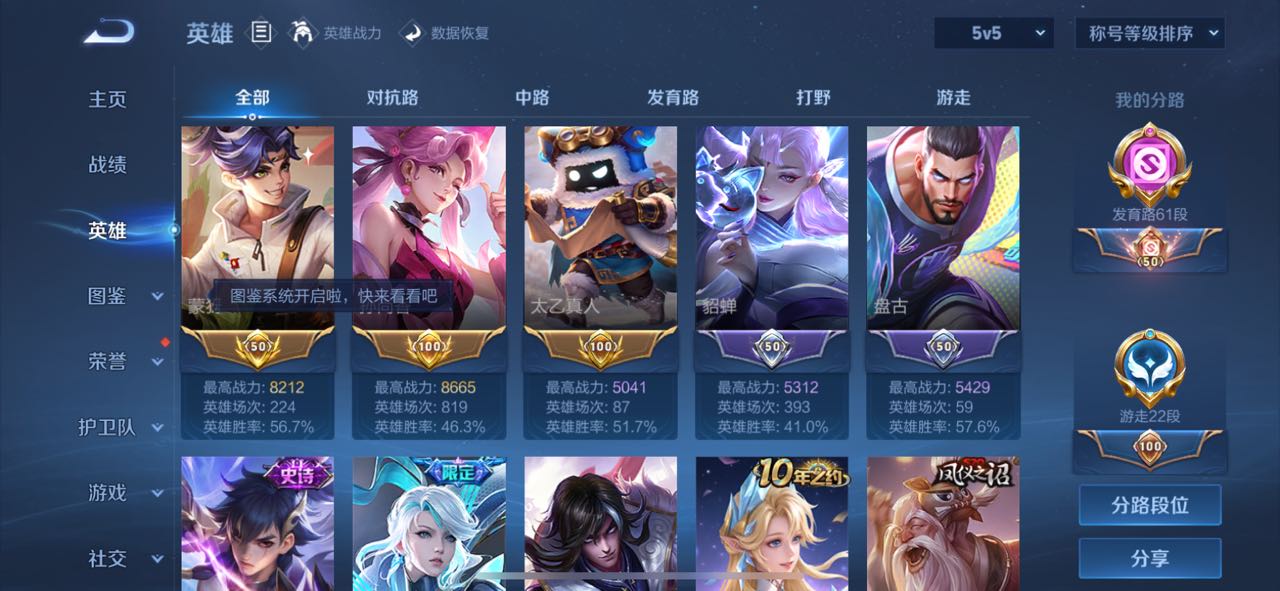Click the 英雄战力 button
This screenshot has height=591, width=1280.
(x=337, y=33)
